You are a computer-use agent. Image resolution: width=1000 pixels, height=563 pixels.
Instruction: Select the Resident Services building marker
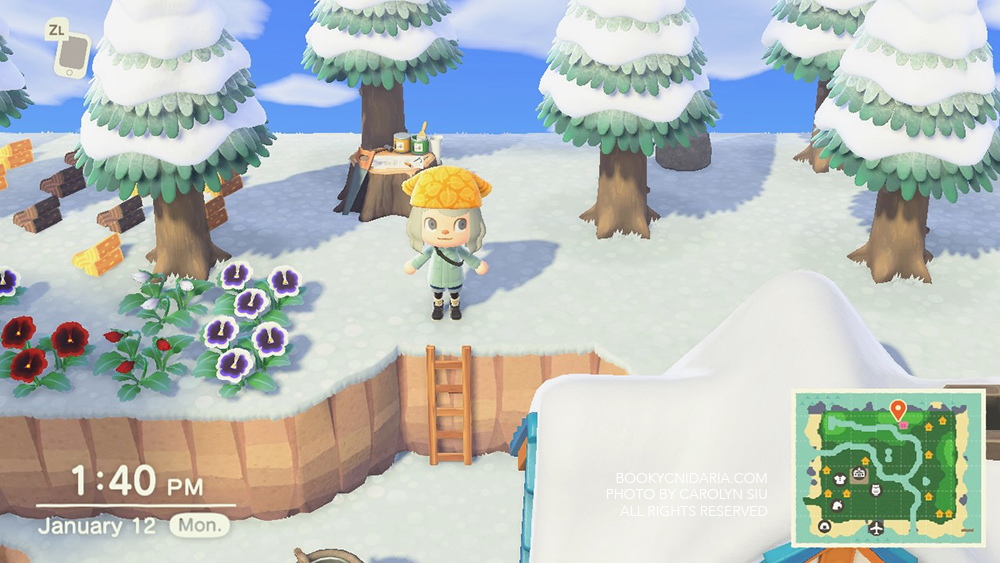pyautogui.click(x=859, y=472)
